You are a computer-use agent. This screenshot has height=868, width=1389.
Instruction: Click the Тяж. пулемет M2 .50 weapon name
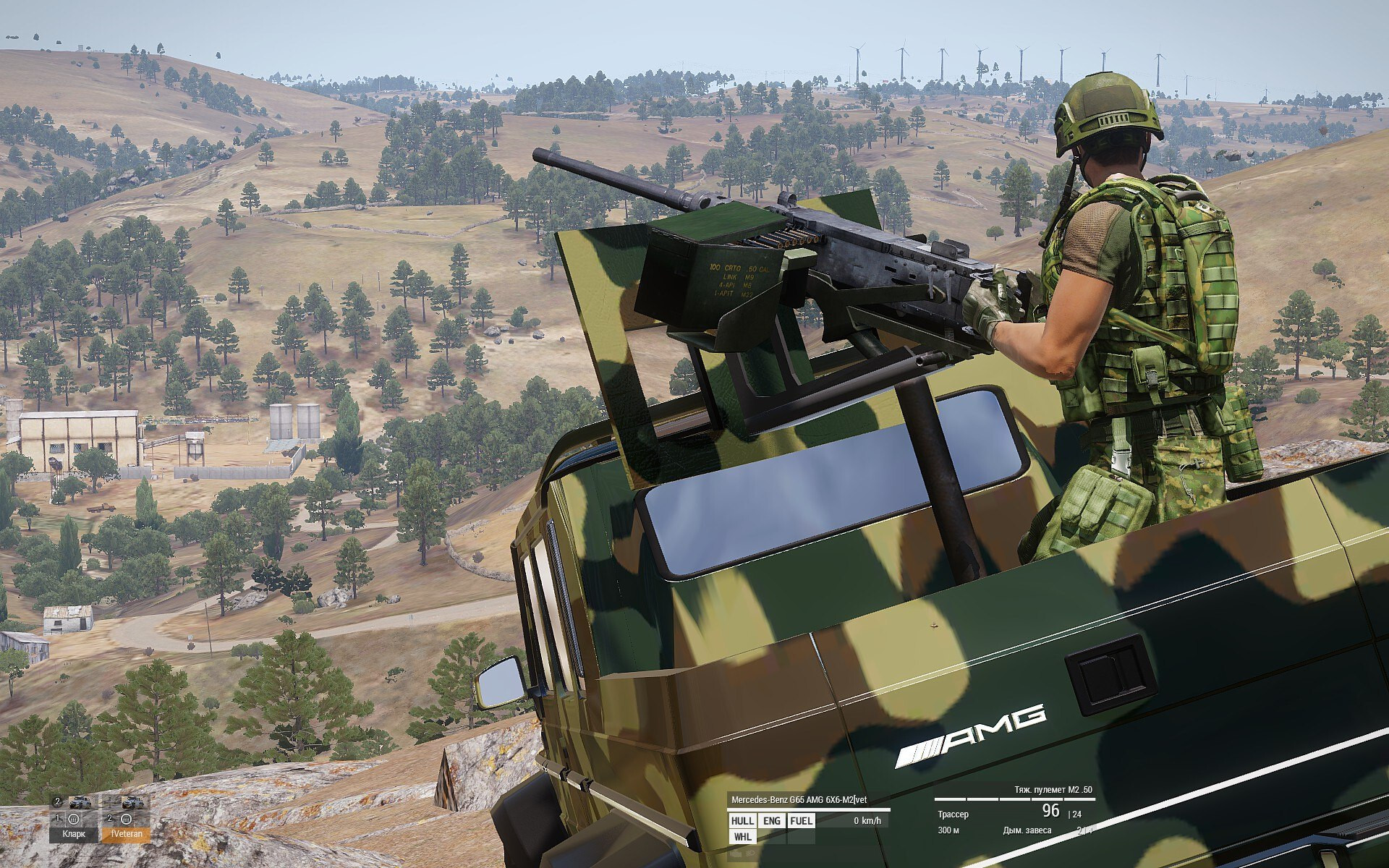tap(1053, 791)
